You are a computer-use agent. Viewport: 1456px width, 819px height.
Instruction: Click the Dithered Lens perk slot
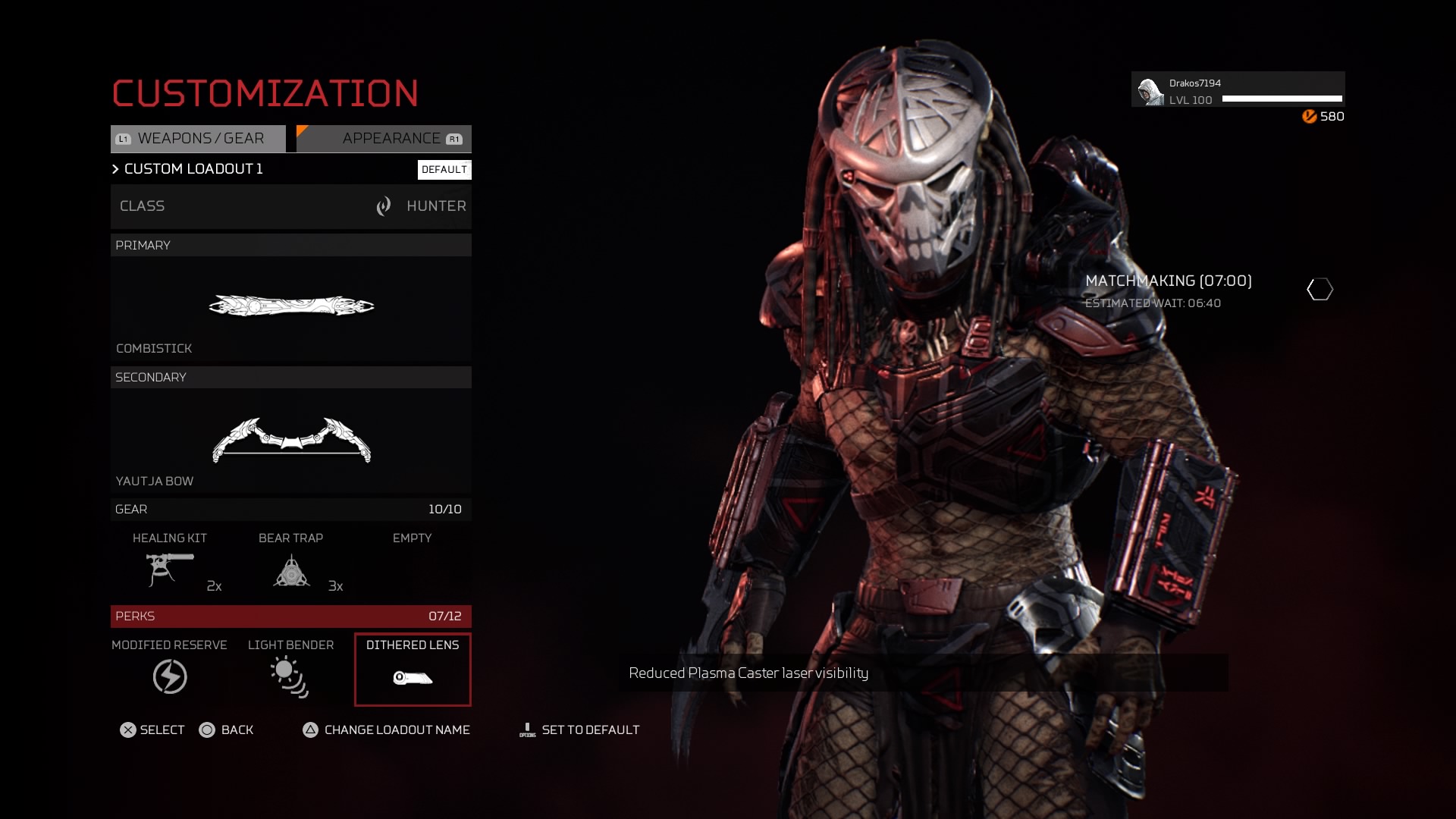tap(413, 670)
